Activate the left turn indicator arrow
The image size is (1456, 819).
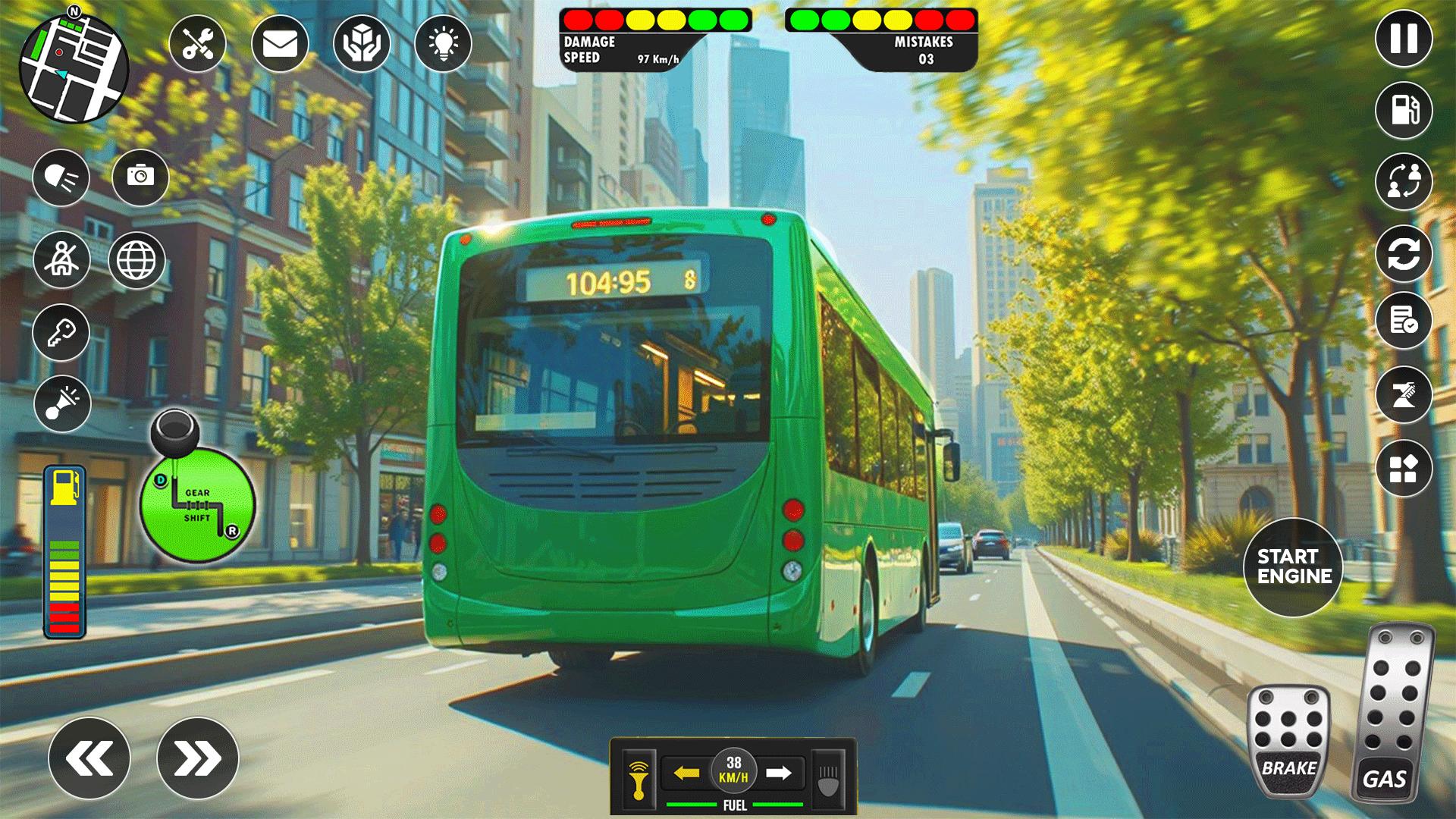686,773
